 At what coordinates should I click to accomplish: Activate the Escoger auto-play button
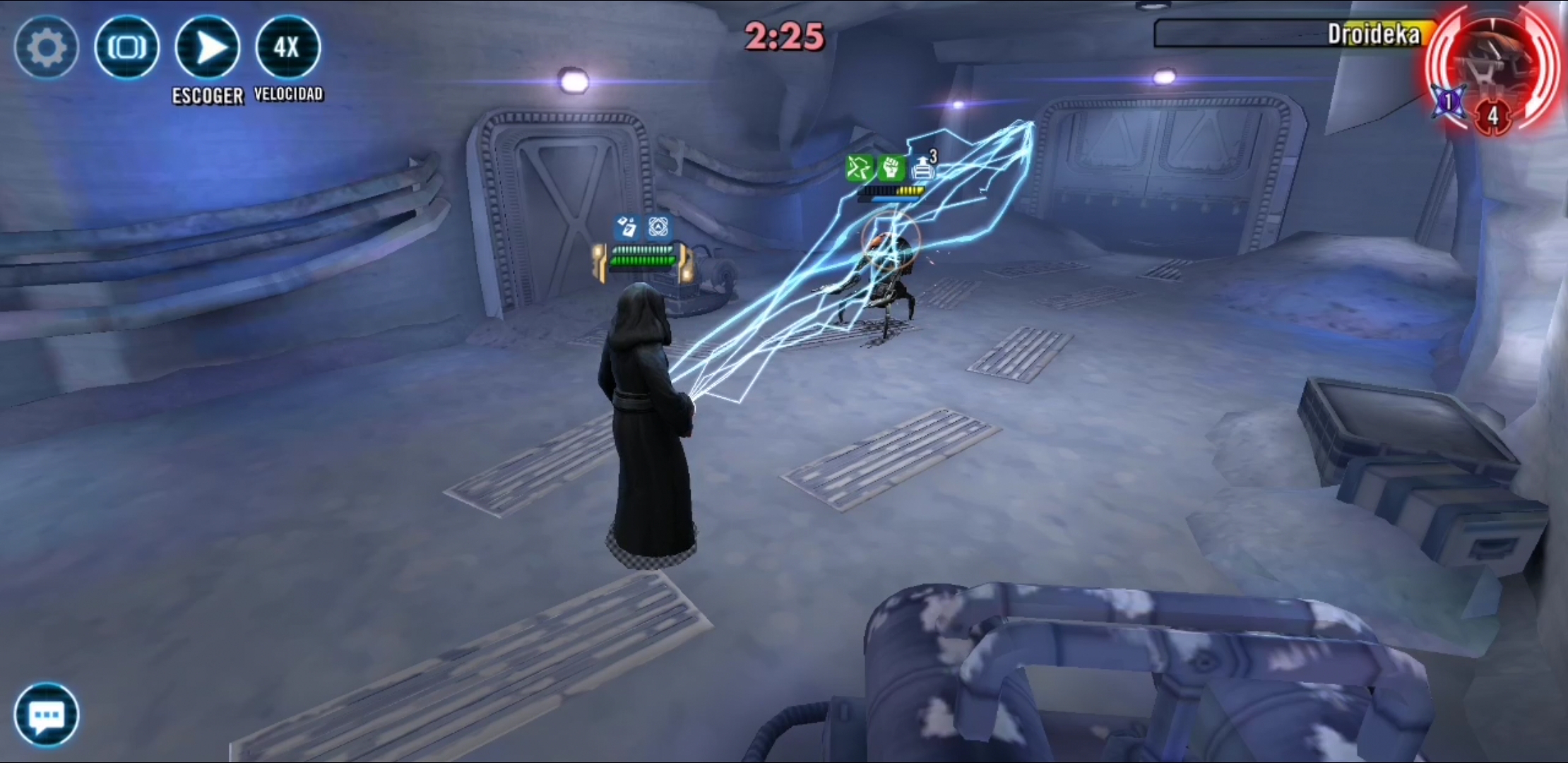point(208,48)
